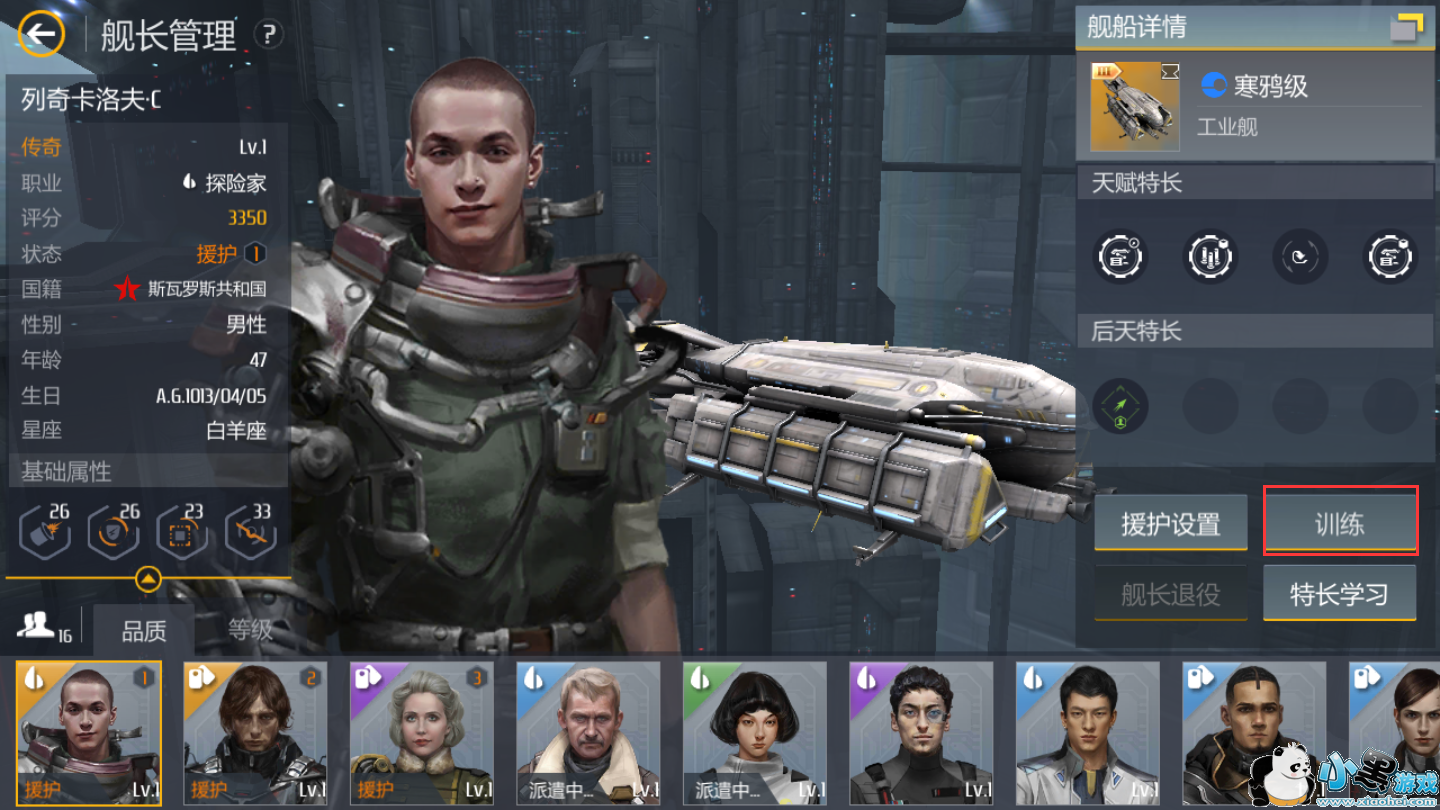Viewport: 1440px width, 810px height.
Task: Select the shaved-head captain portrait
Action: pyautogui.click(x=89, y=733)
